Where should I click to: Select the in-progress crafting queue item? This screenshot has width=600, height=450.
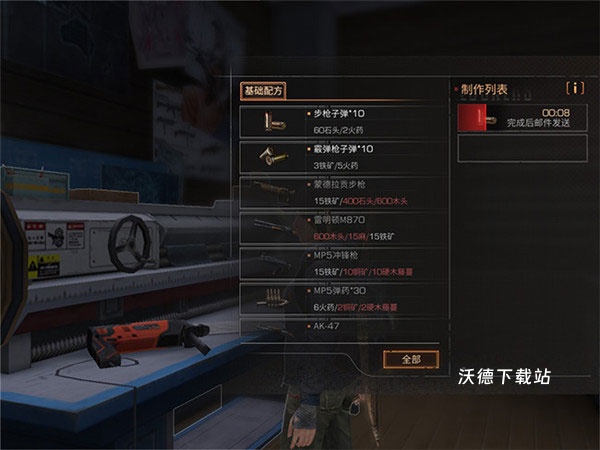point(518,118)
